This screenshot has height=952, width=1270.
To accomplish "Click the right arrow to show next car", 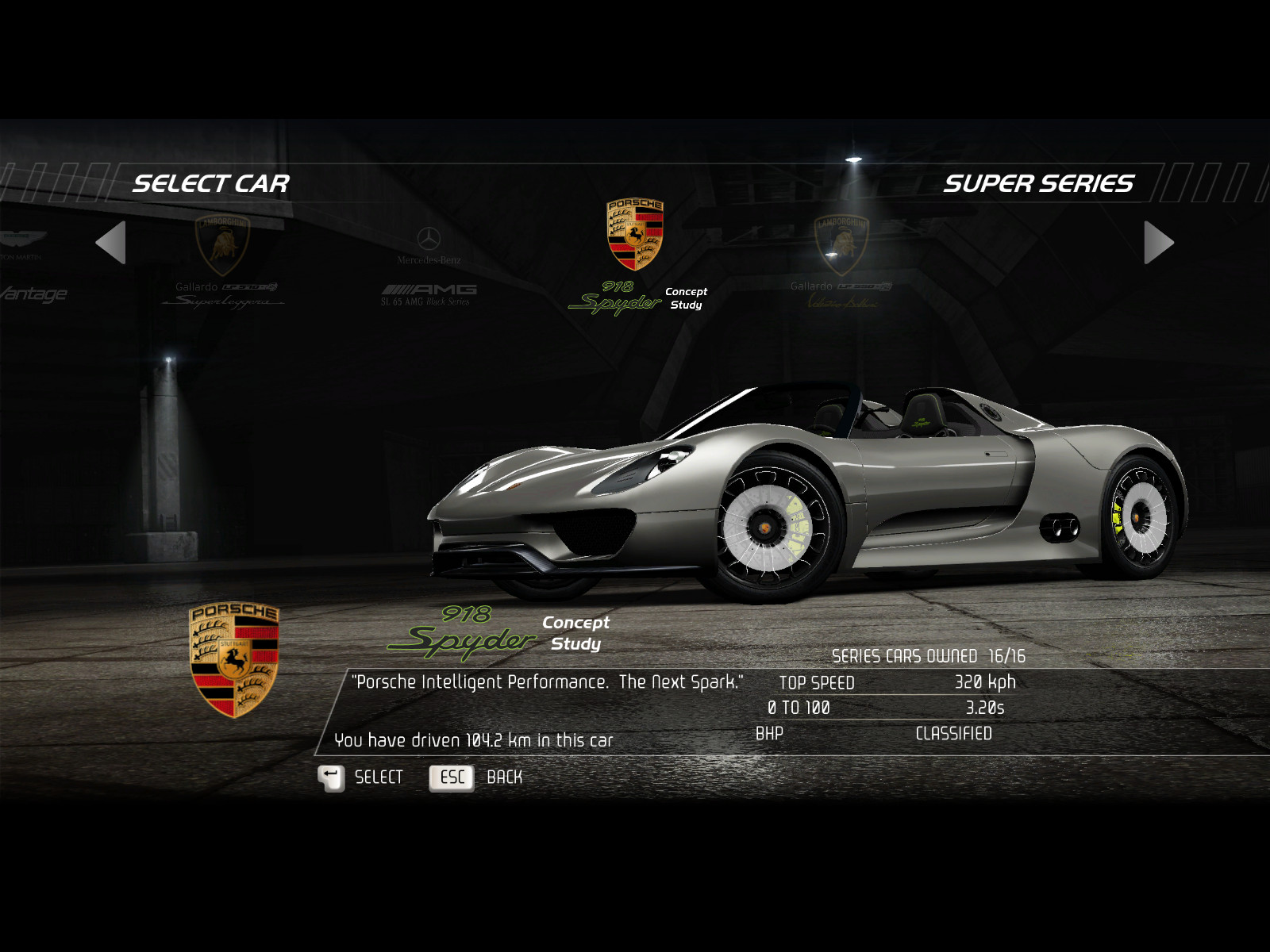I will click(x=1158, y=243).
